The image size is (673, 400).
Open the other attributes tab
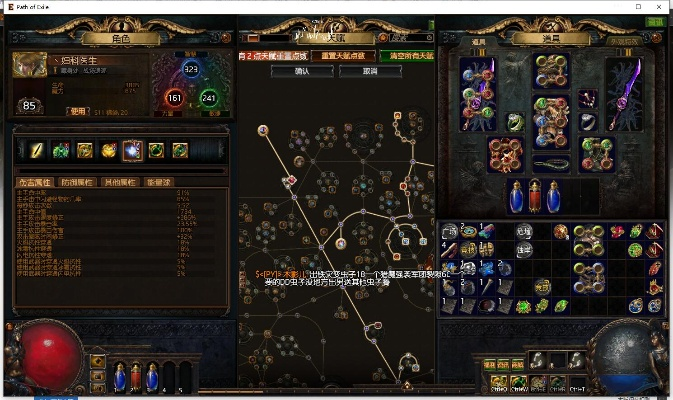(119, 183)
